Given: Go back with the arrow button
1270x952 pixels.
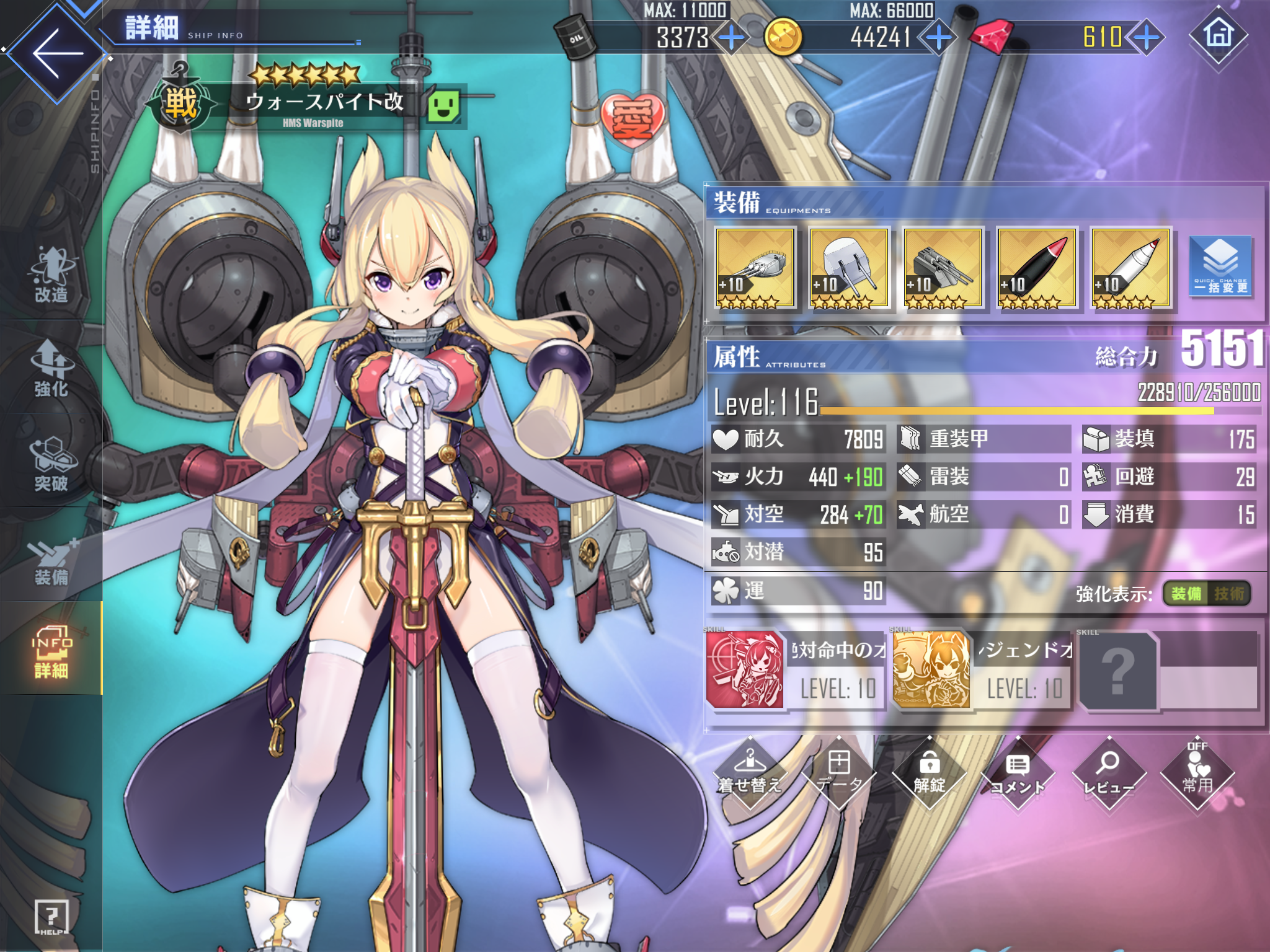Looking at the screenshot, I should pos(57,52).
